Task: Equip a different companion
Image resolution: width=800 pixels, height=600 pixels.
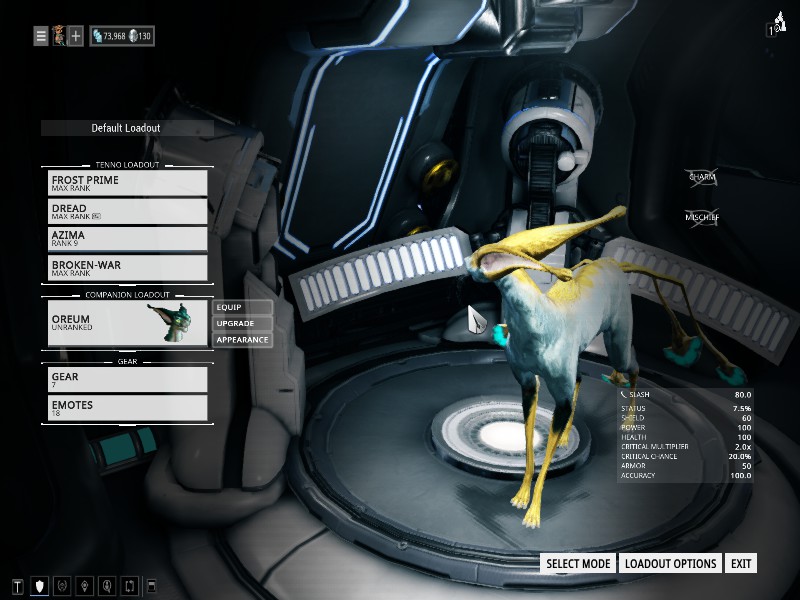Action: pyautogui.click(x=242, y=307)
